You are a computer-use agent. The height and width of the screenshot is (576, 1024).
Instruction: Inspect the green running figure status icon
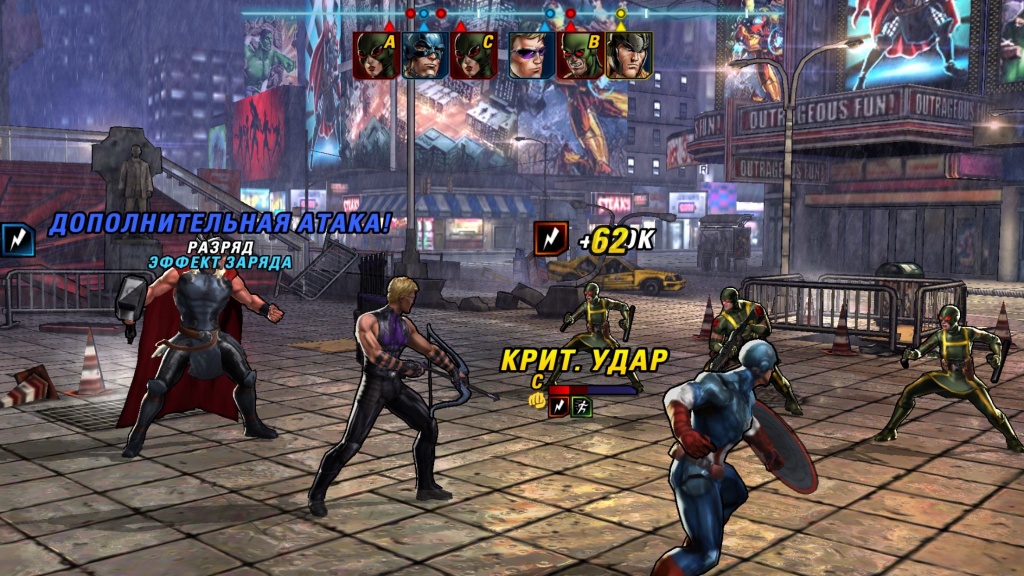[581, 407]
